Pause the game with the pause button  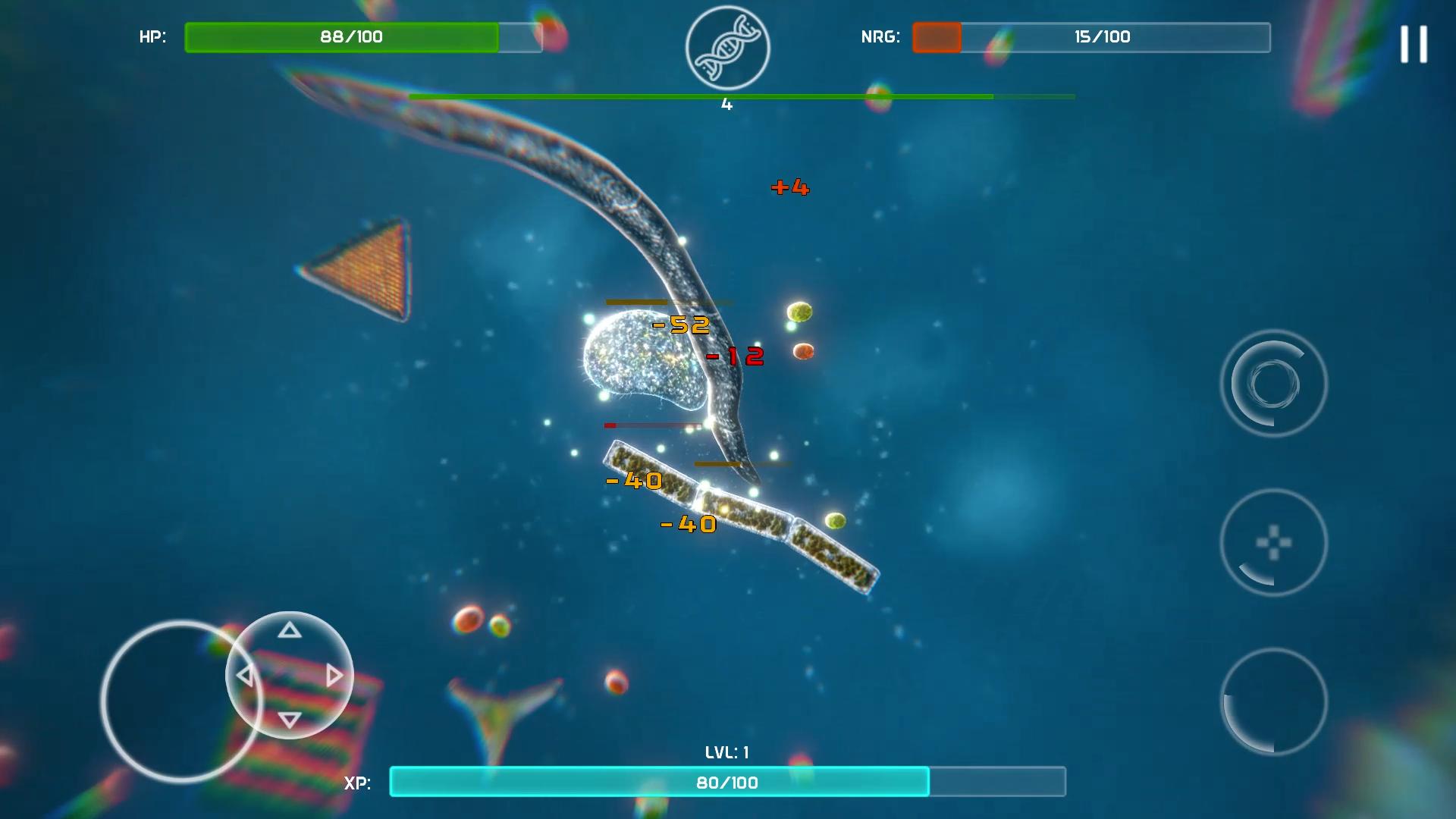pyautogui.click(x=1414, y=44)
